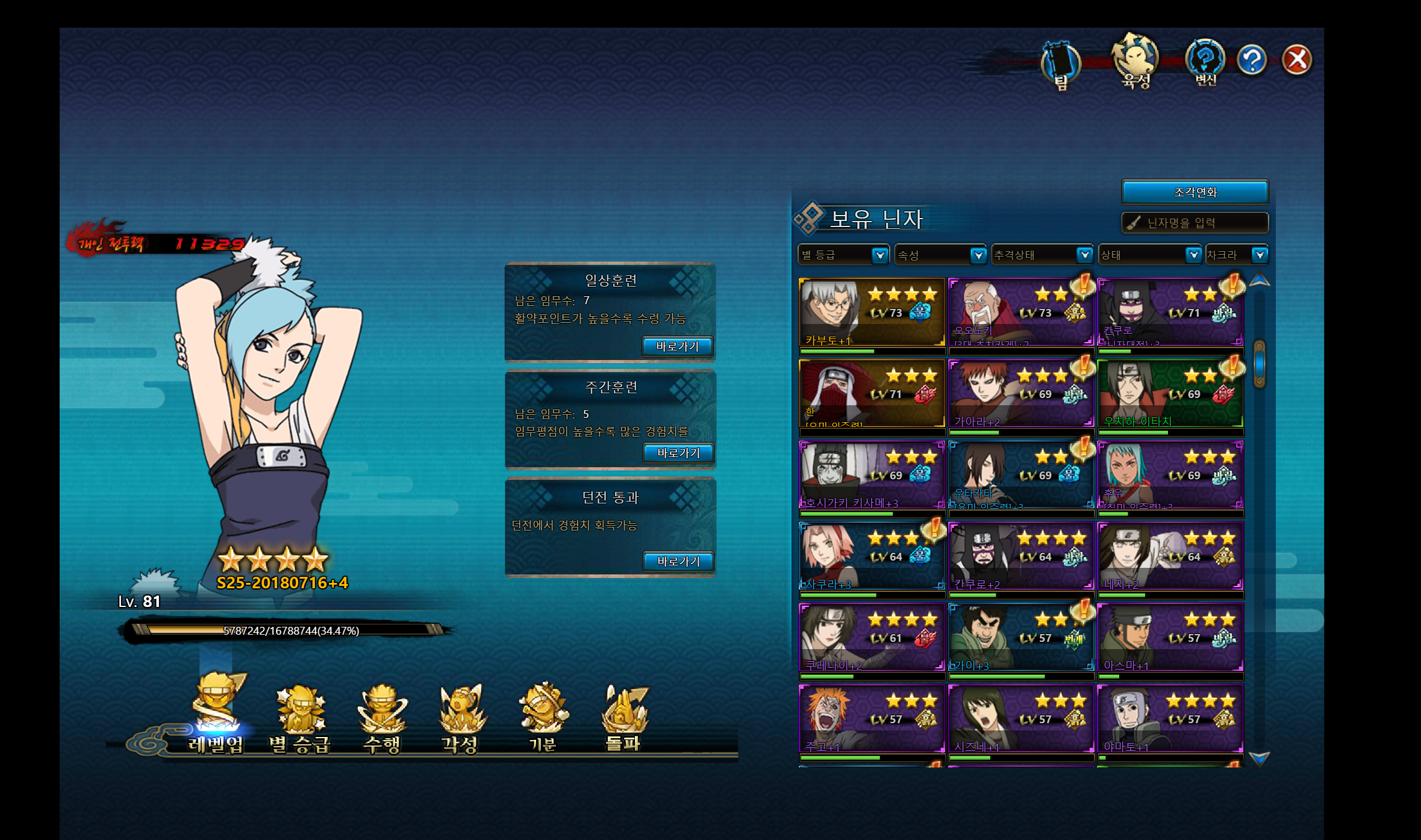Close the ninja screen with the red X
The width and height of the screenshot is (1421, 840).
coord(1296,60)
